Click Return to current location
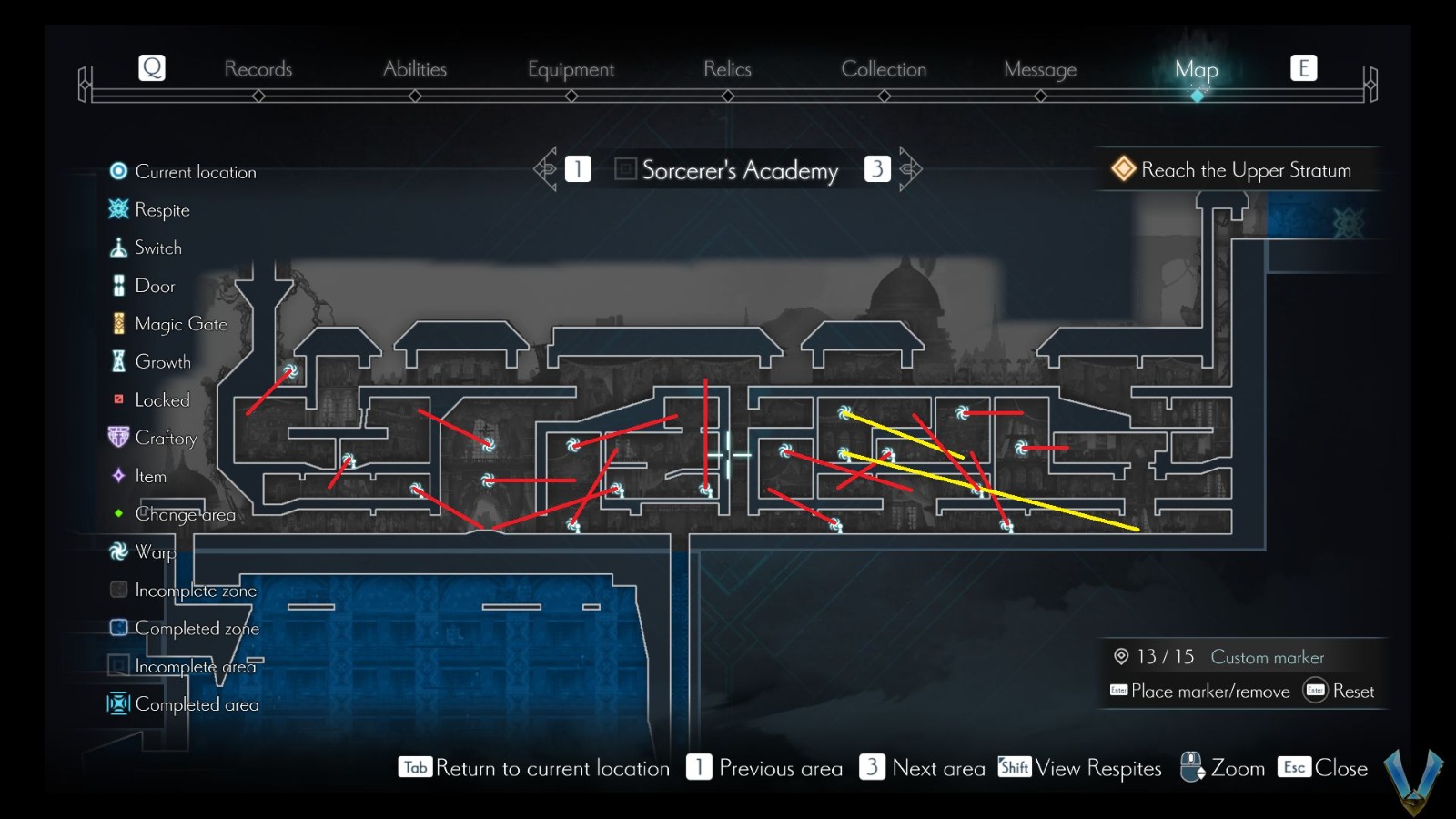 coord(537,768)
